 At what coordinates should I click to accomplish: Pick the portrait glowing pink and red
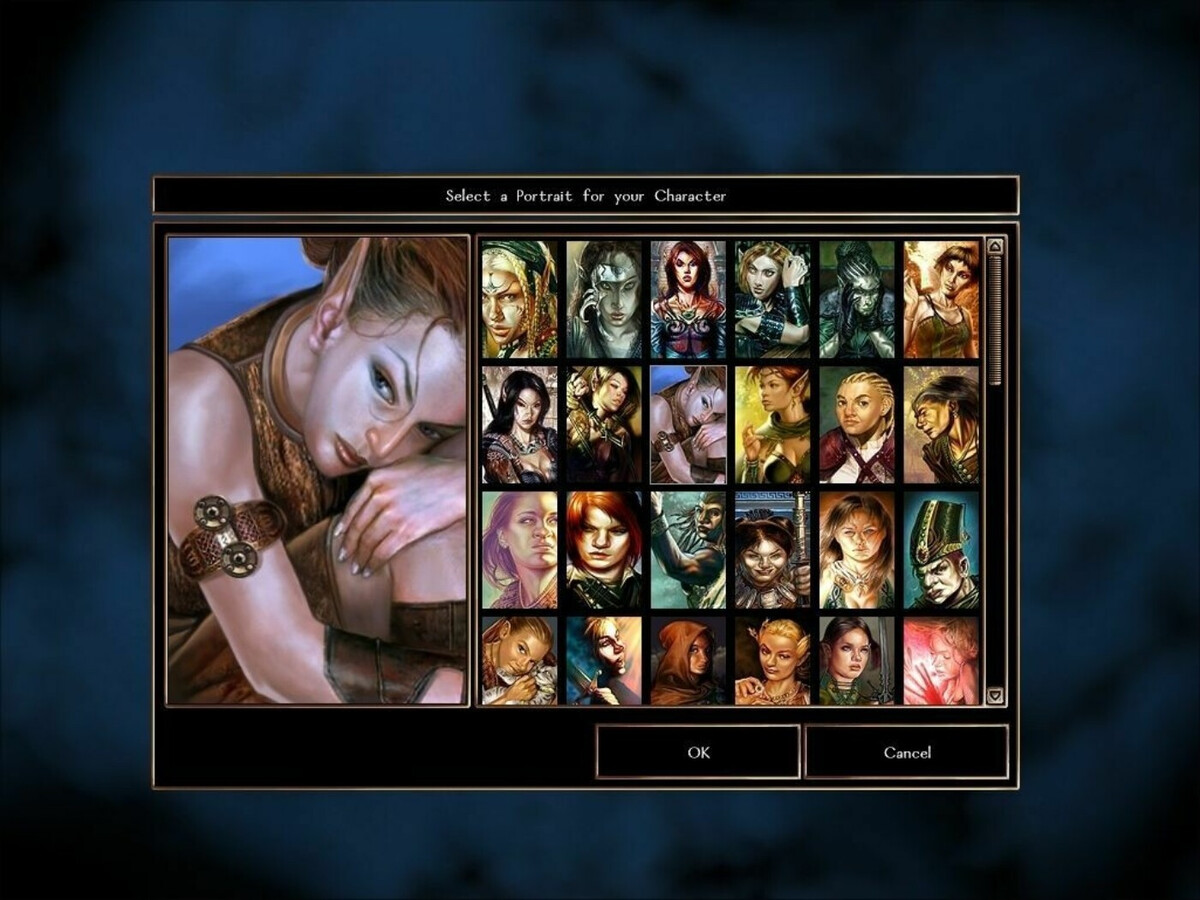click(942, 661)
